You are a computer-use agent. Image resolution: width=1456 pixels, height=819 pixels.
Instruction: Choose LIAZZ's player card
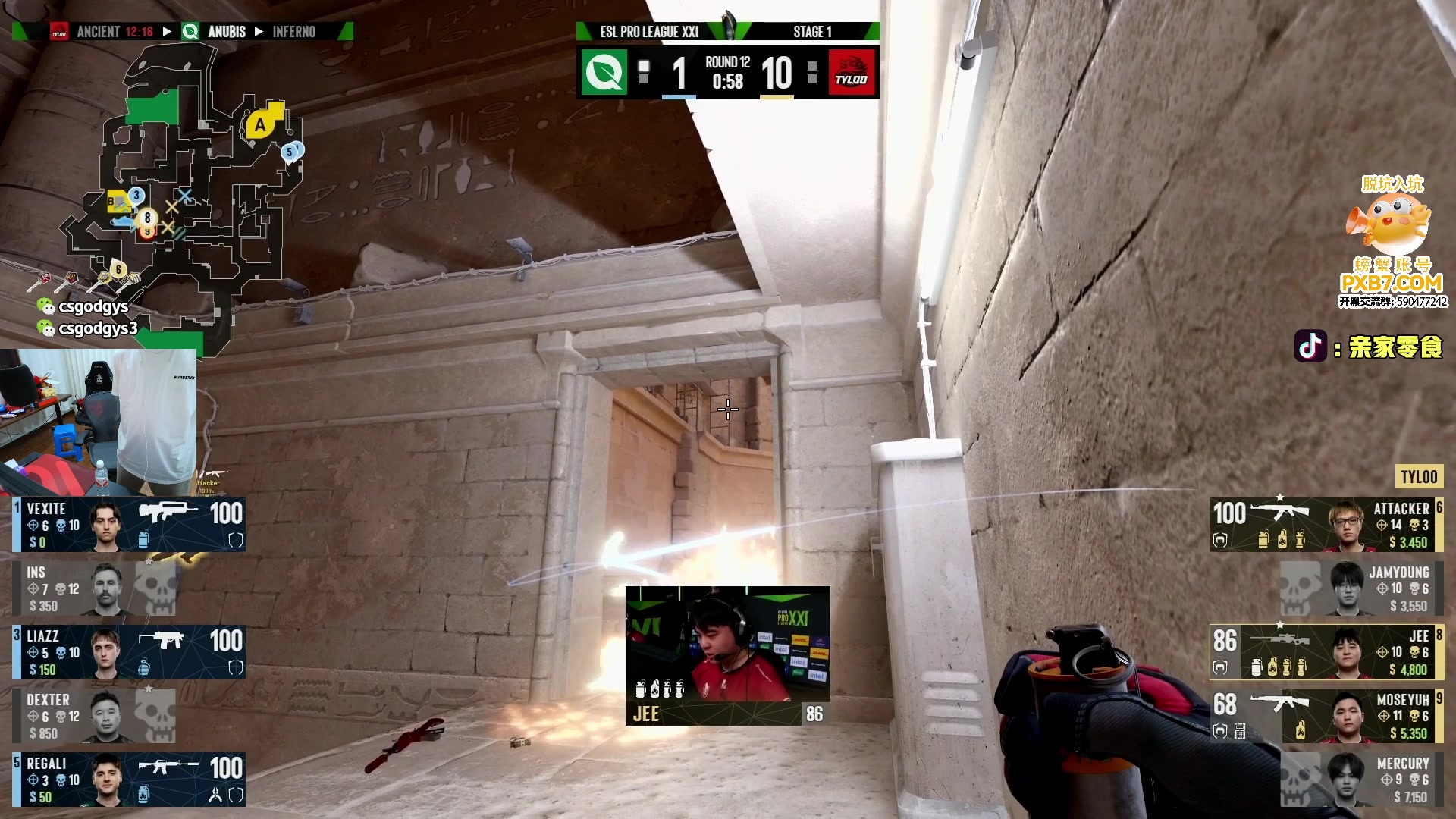(x=129, y=652)
